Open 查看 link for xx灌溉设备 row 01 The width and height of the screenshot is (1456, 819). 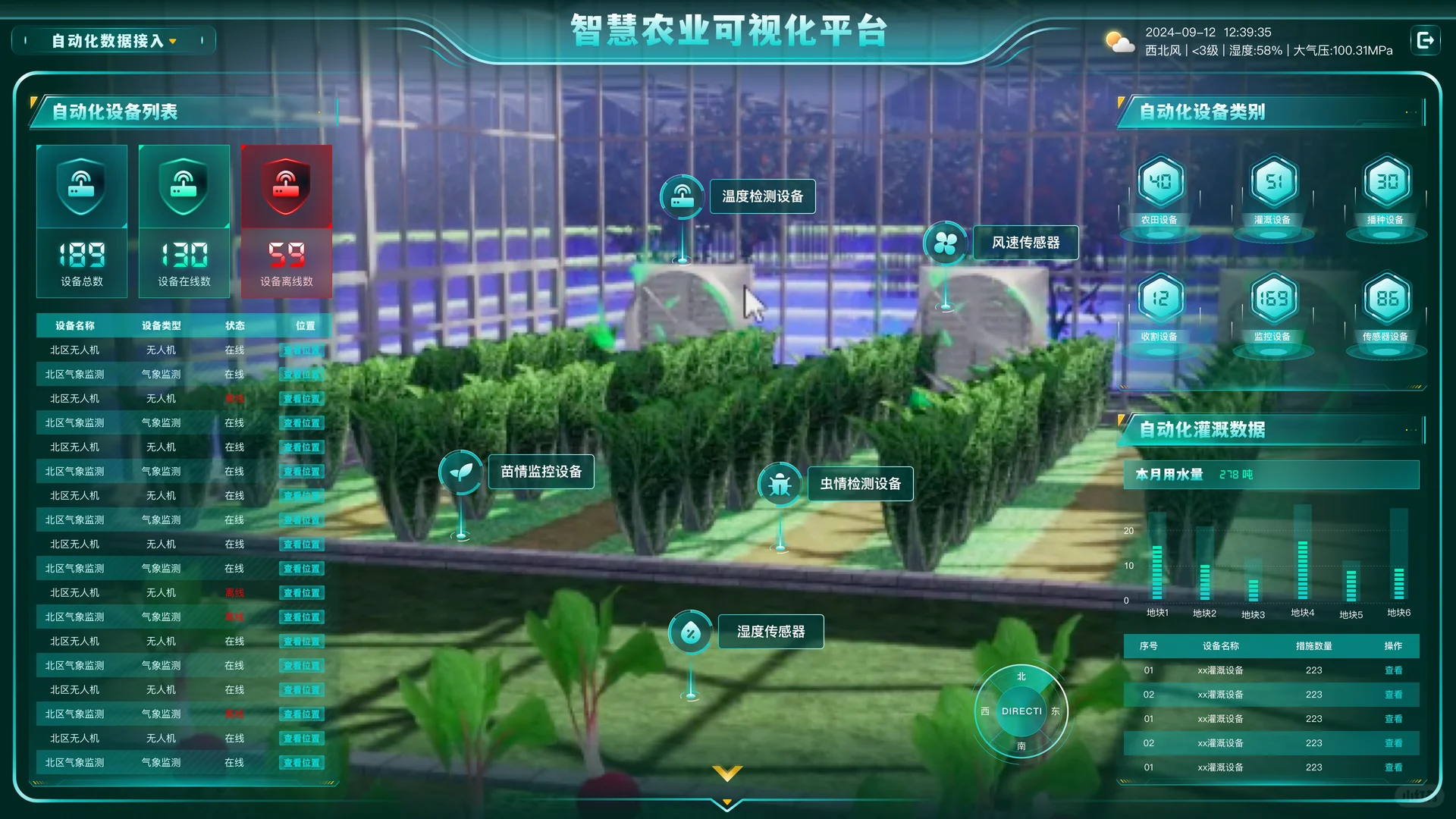(x=1394, y=670)
